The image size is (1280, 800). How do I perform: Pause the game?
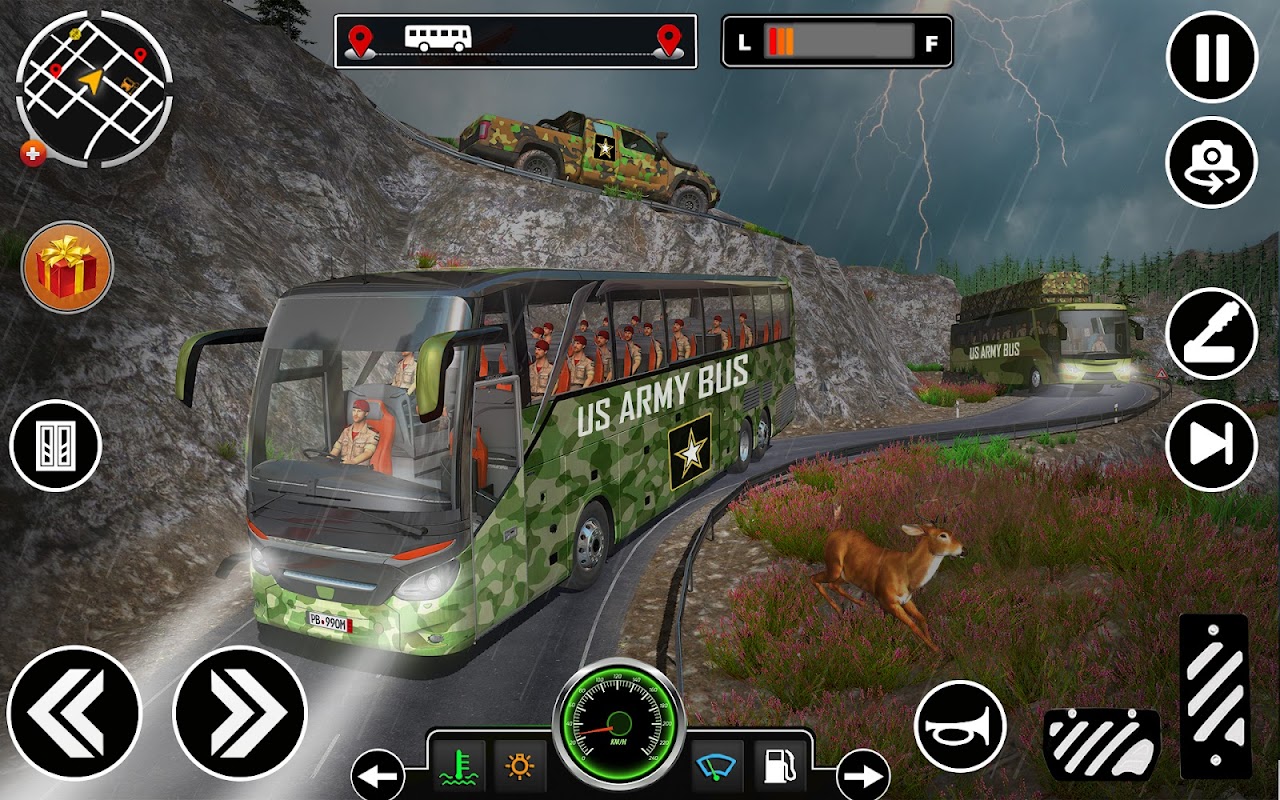click(1212, 57)
